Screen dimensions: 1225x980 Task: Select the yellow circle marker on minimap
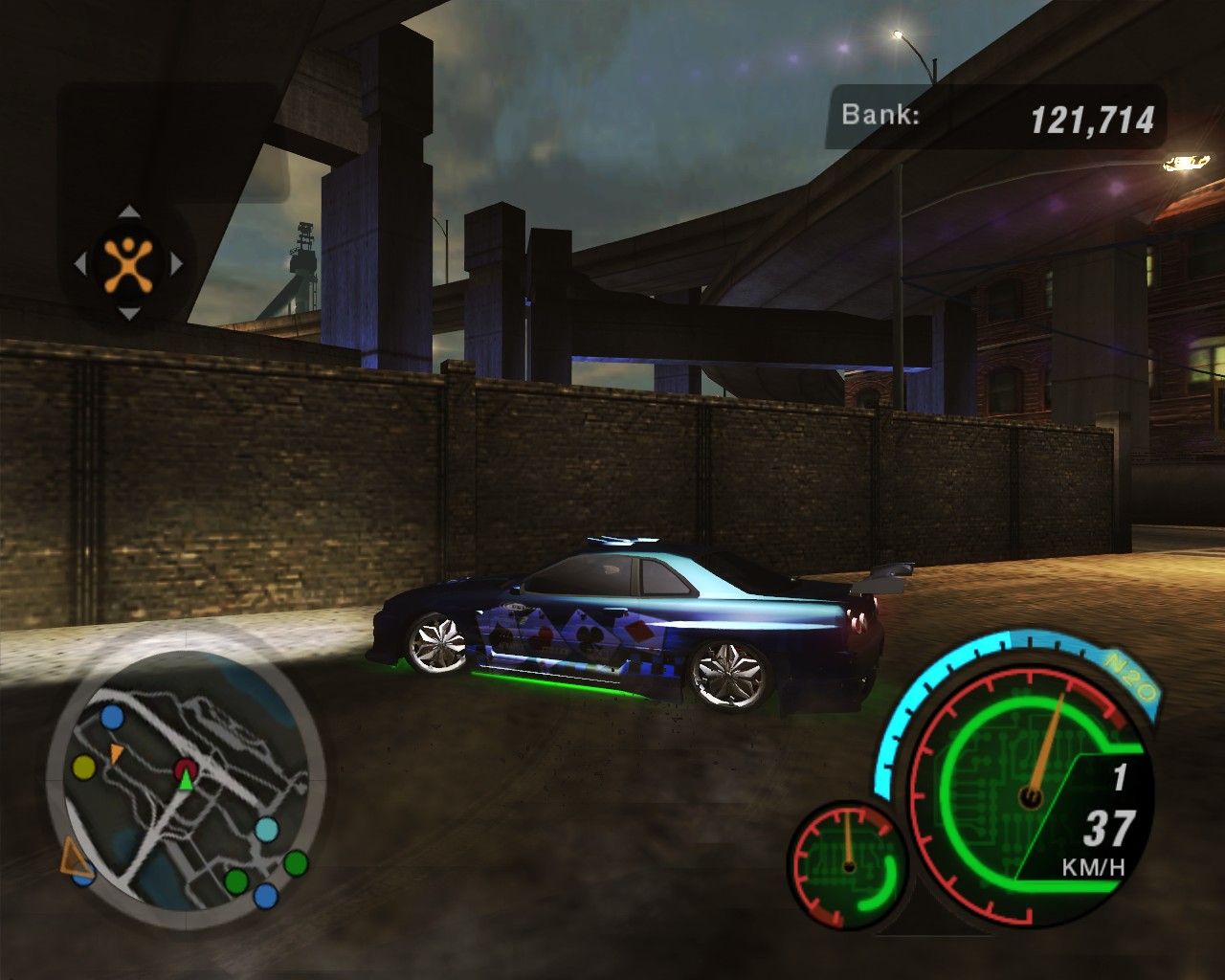tap(84, 767)
